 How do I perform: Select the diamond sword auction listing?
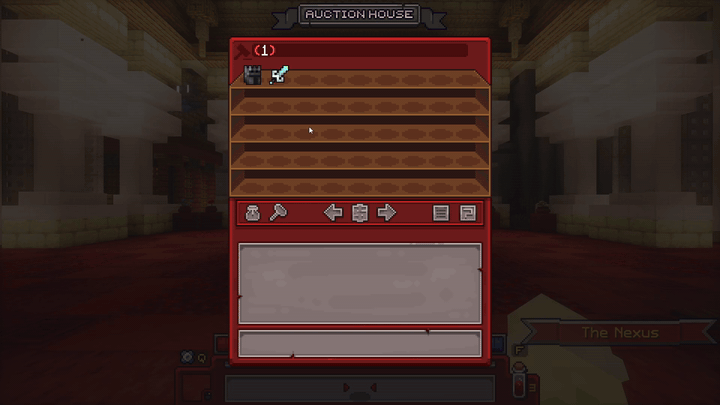click(279, 76)
